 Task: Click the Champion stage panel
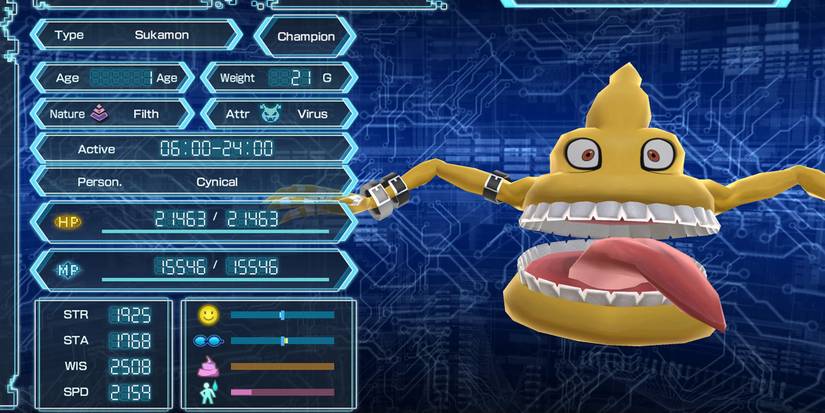click(x=306, y=37)
